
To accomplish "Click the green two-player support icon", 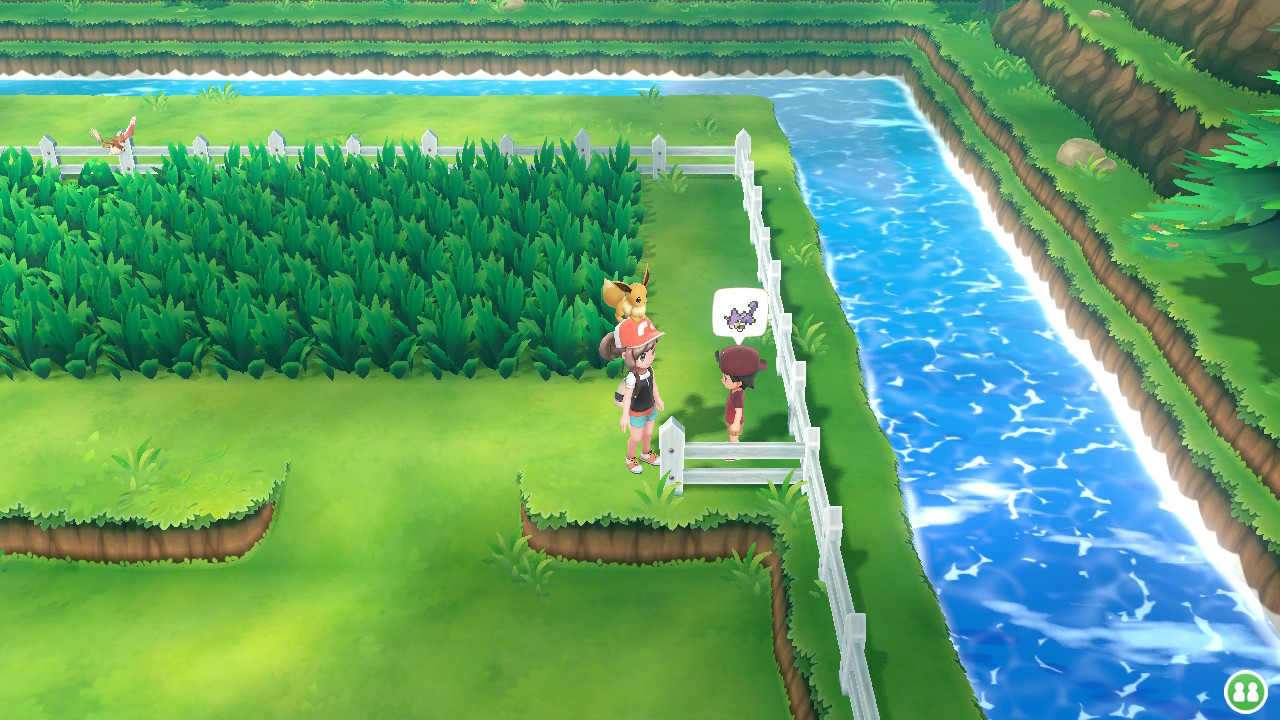I will tap(1245, 691).
